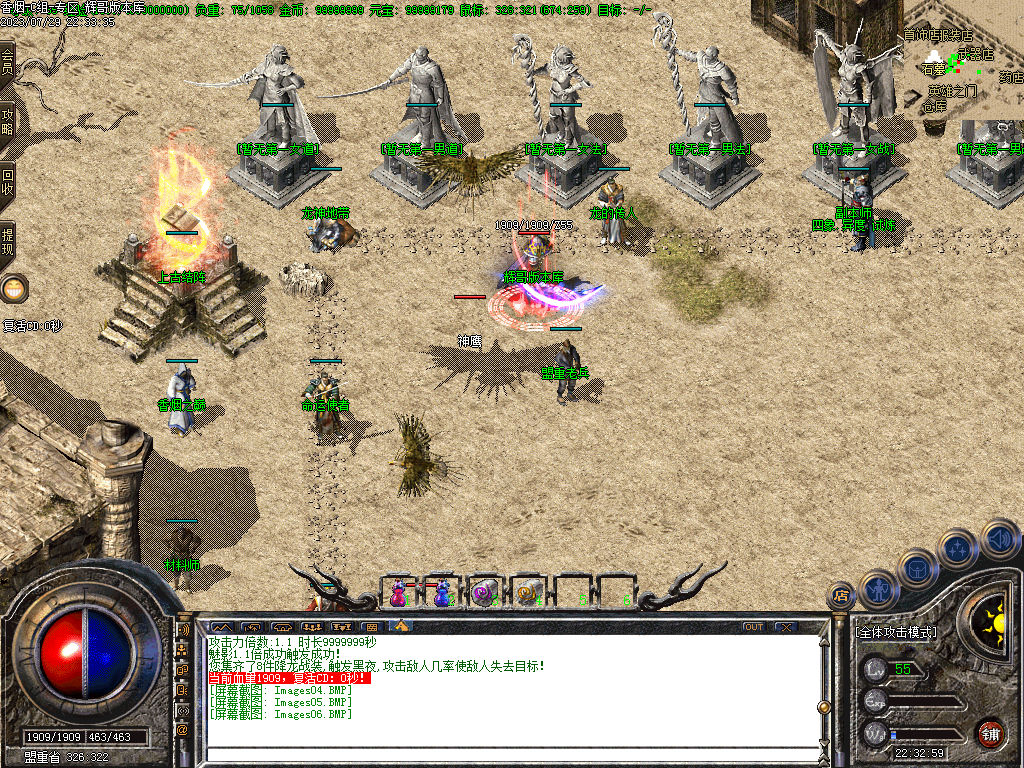Open the skills sparkle round button

[958, 548]
